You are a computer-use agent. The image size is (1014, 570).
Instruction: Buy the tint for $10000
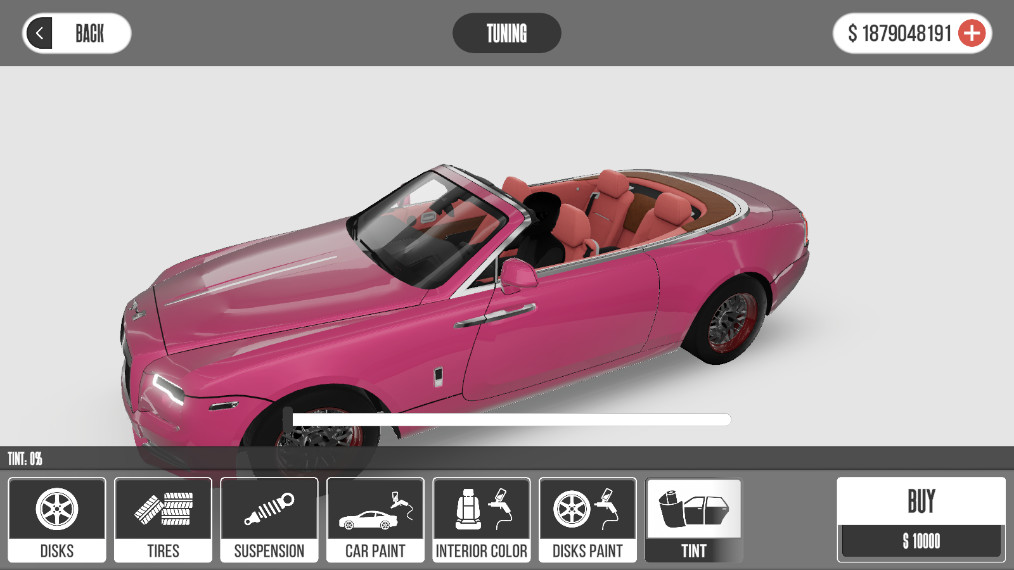coord(920,518)
